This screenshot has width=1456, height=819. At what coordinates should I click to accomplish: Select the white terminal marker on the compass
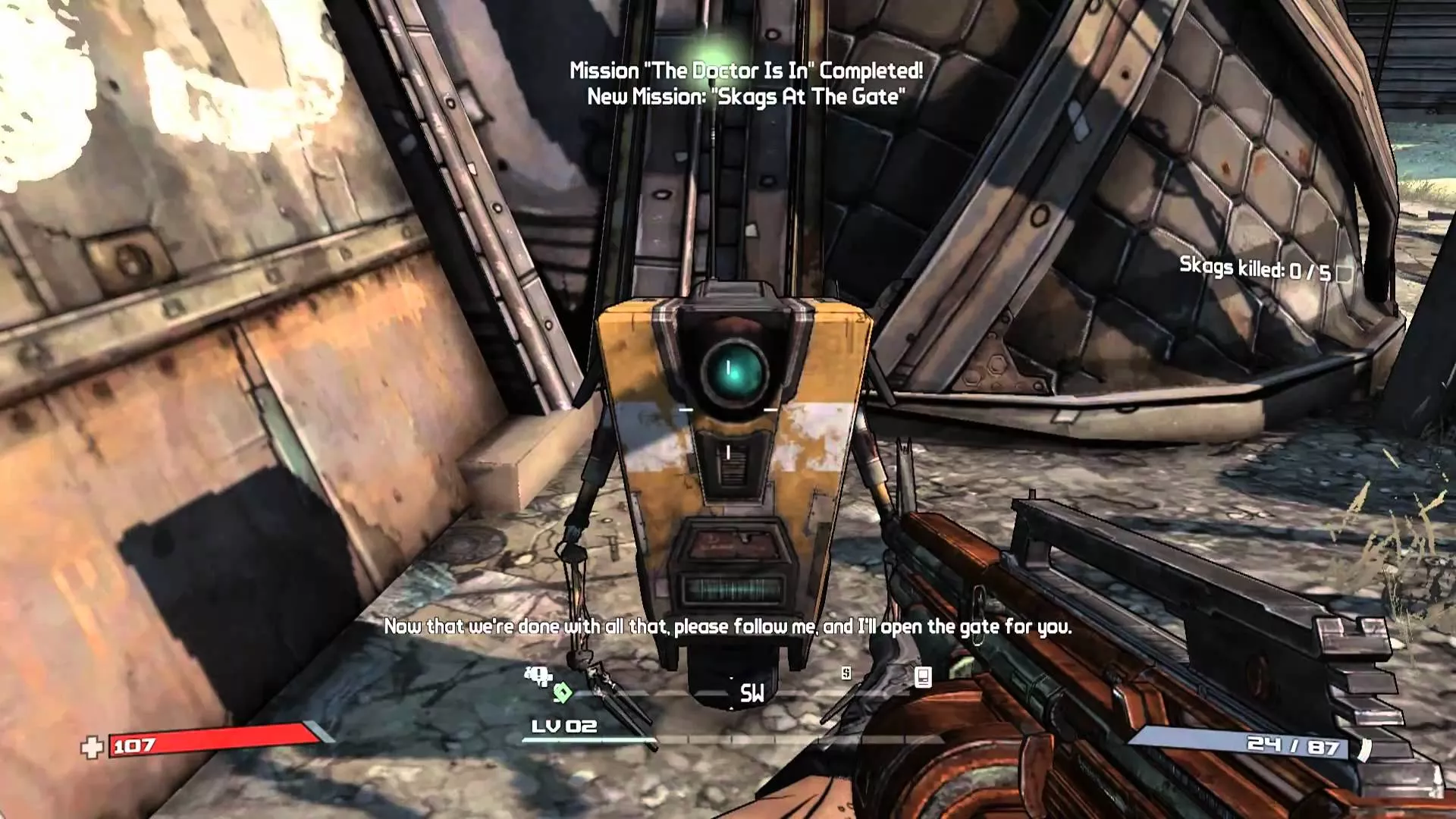point(923,676)
